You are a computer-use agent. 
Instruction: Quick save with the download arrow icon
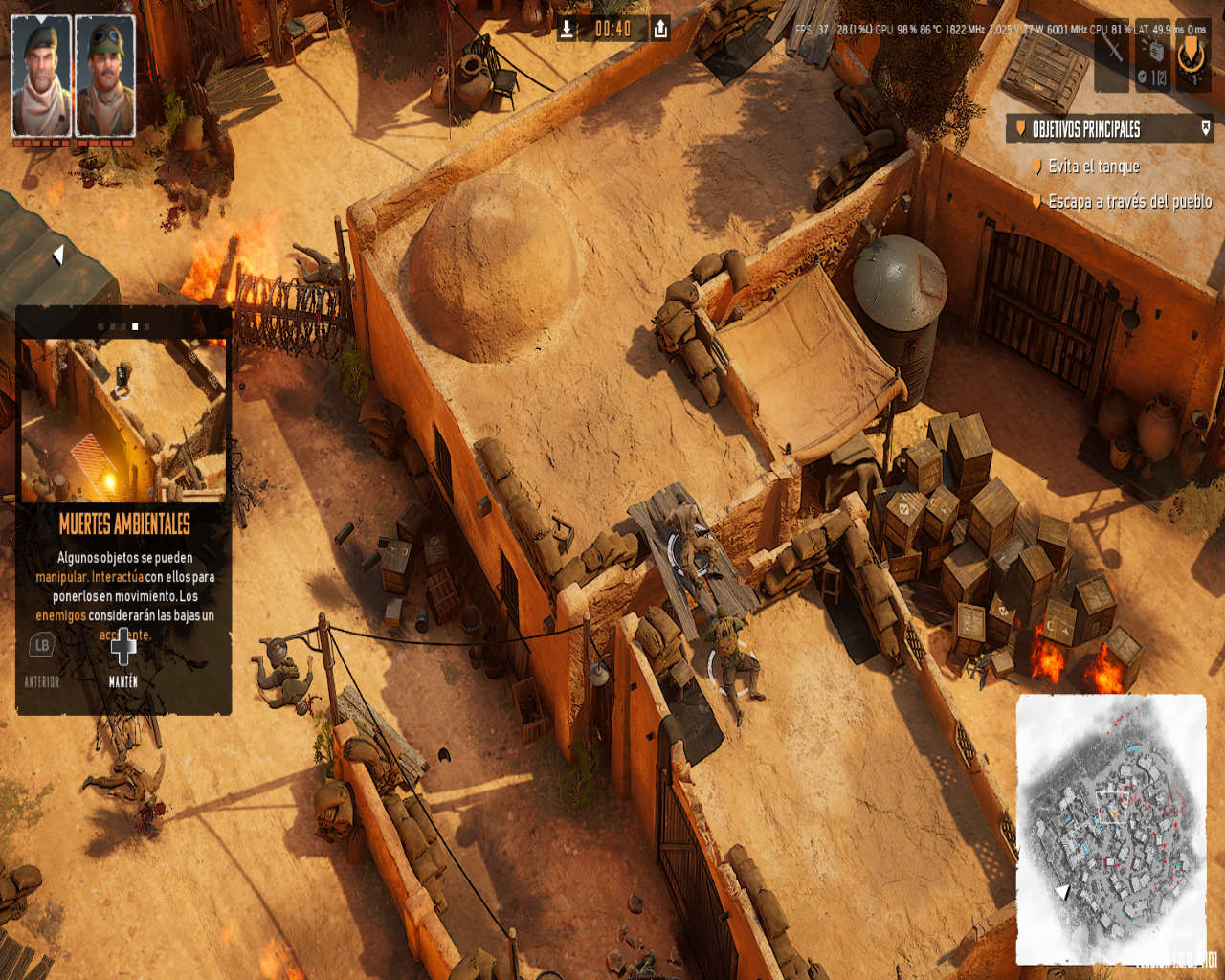point(567,29)
